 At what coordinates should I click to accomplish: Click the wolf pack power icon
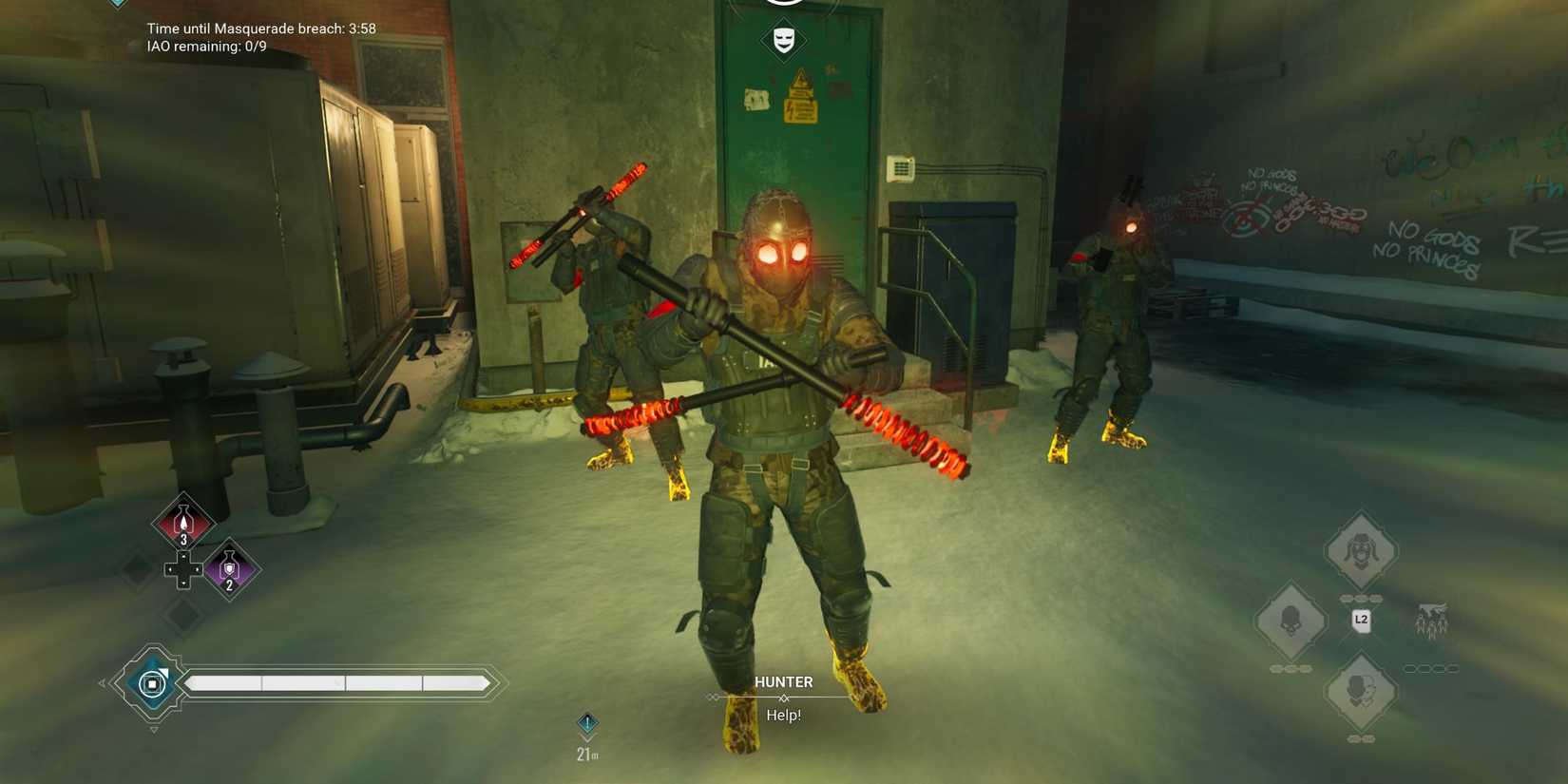point(1430,620)
